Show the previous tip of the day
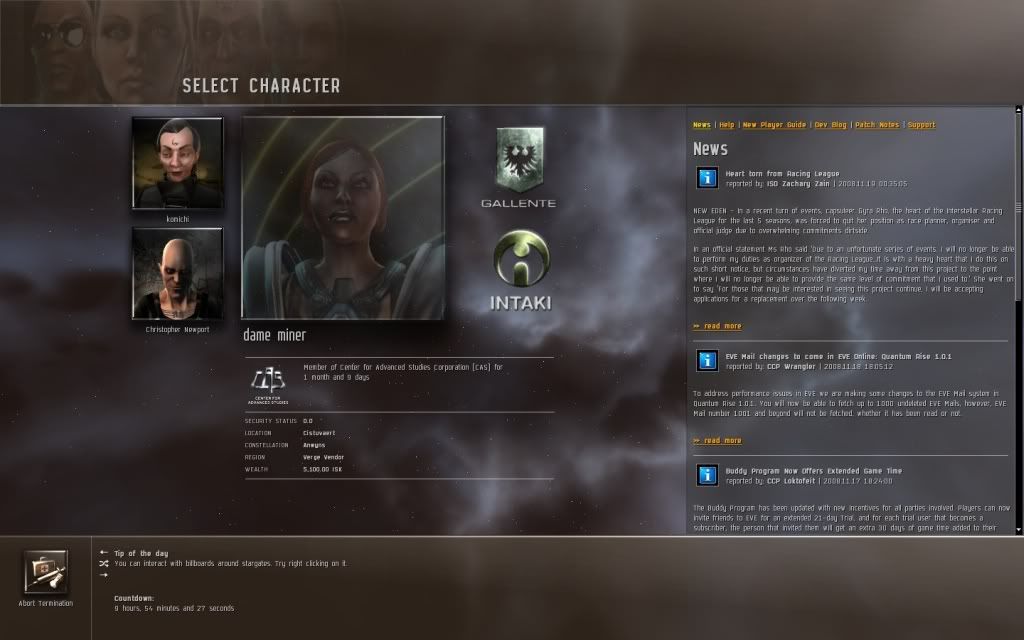Screen dimensions: 1024x640 [103, 552]
